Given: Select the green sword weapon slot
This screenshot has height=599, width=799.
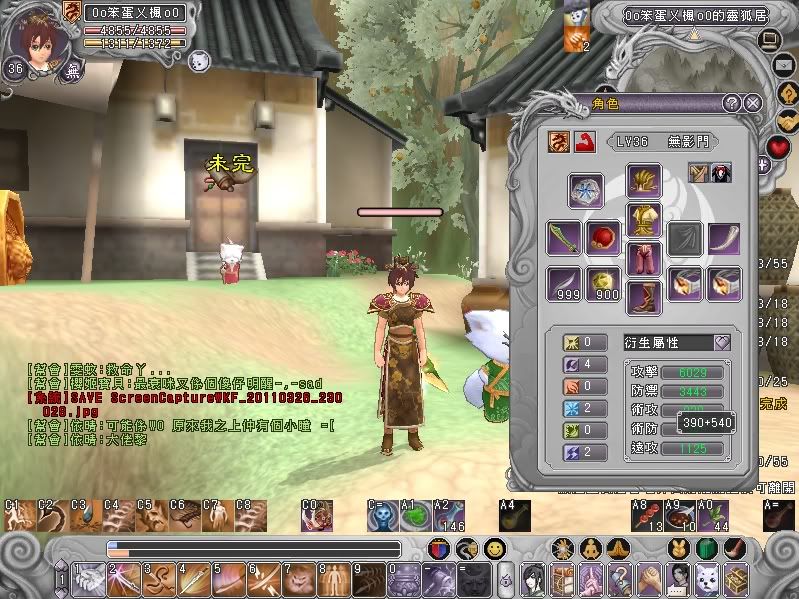Looking at the screenshot, I should 563,240.
